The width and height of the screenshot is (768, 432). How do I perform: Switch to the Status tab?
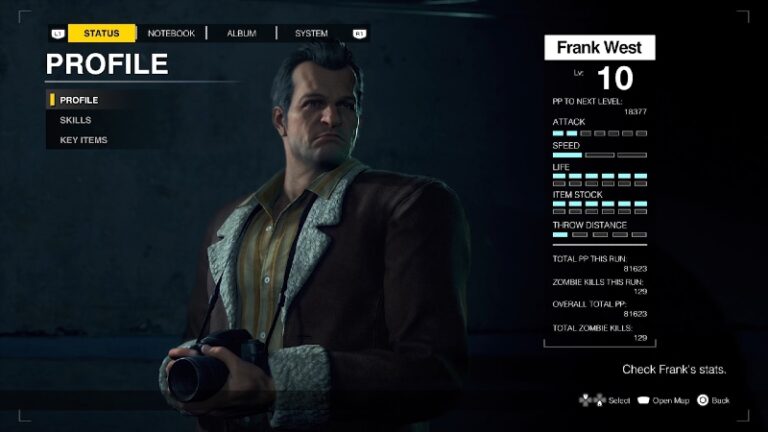101,33
